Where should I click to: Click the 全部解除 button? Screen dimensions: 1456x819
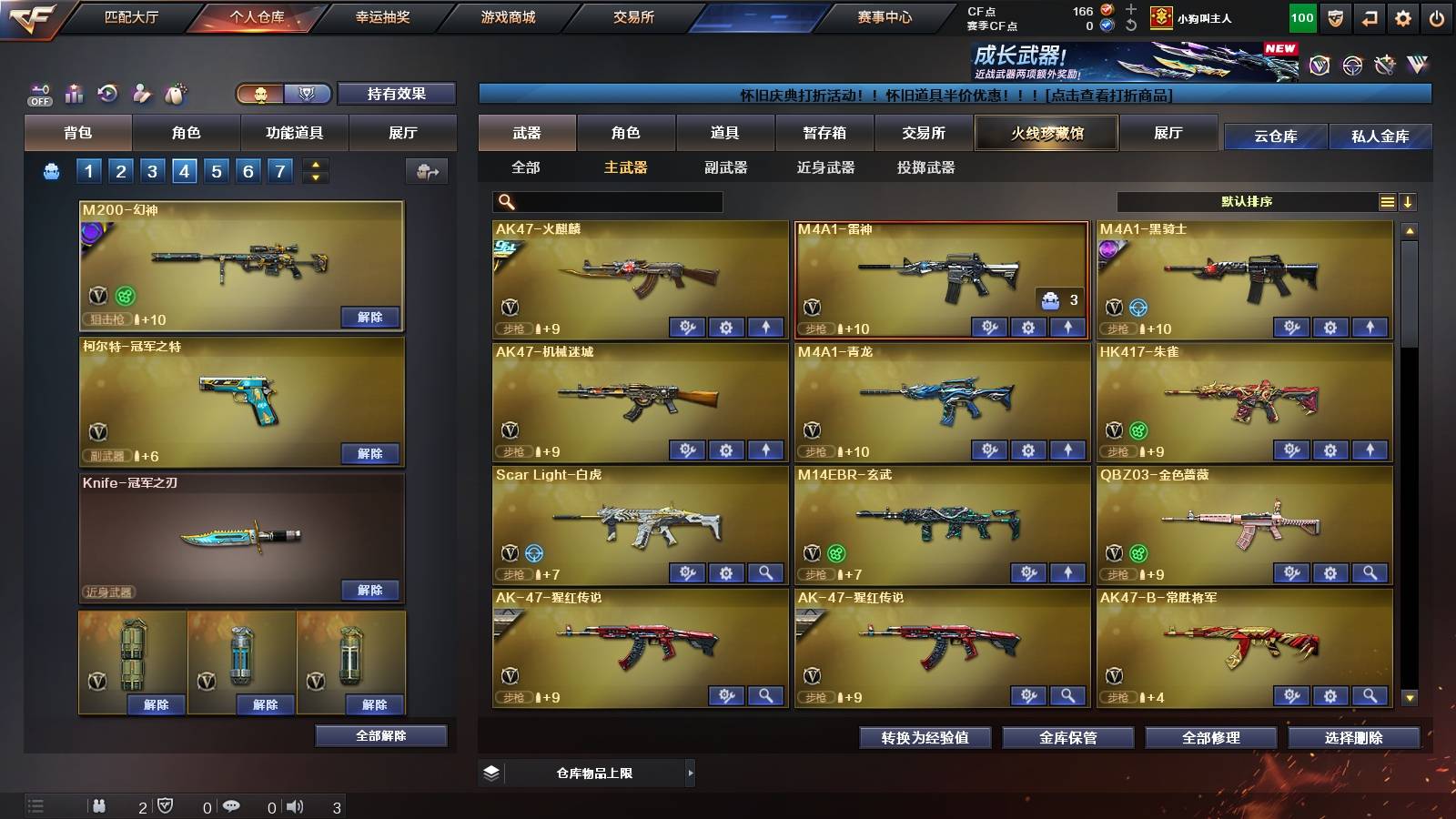click(x=381, y=735)
